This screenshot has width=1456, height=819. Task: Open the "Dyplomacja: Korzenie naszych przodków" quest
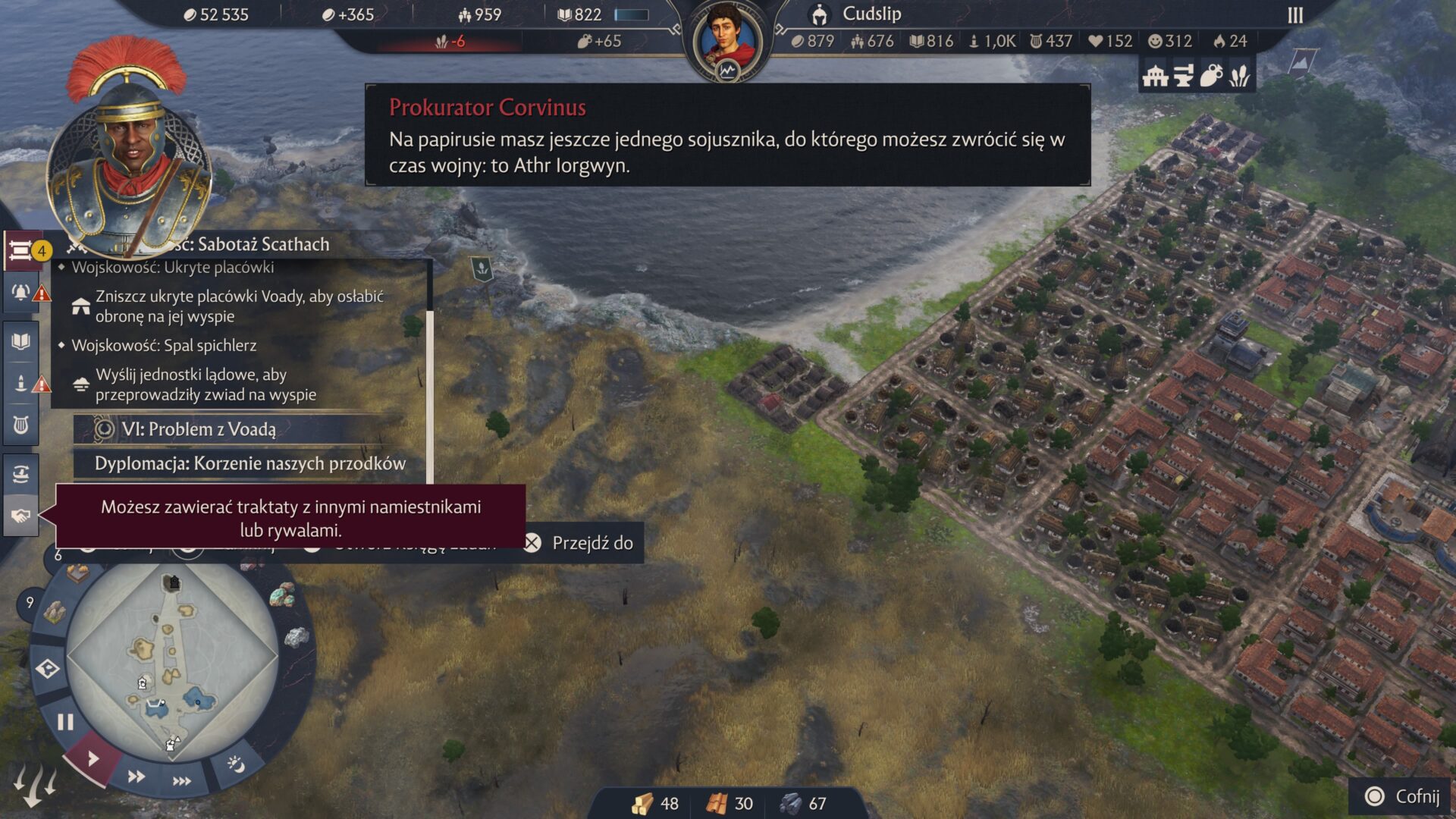249,463
